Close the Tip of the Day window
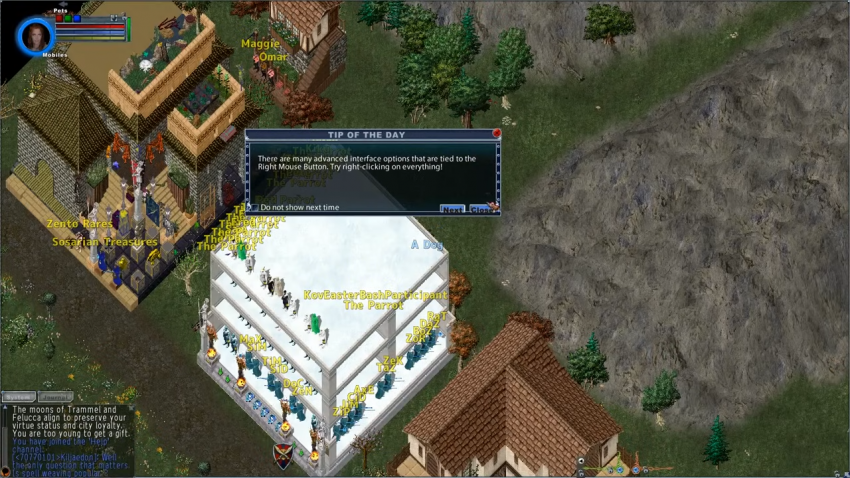850x478 pixels. point(480,209)
